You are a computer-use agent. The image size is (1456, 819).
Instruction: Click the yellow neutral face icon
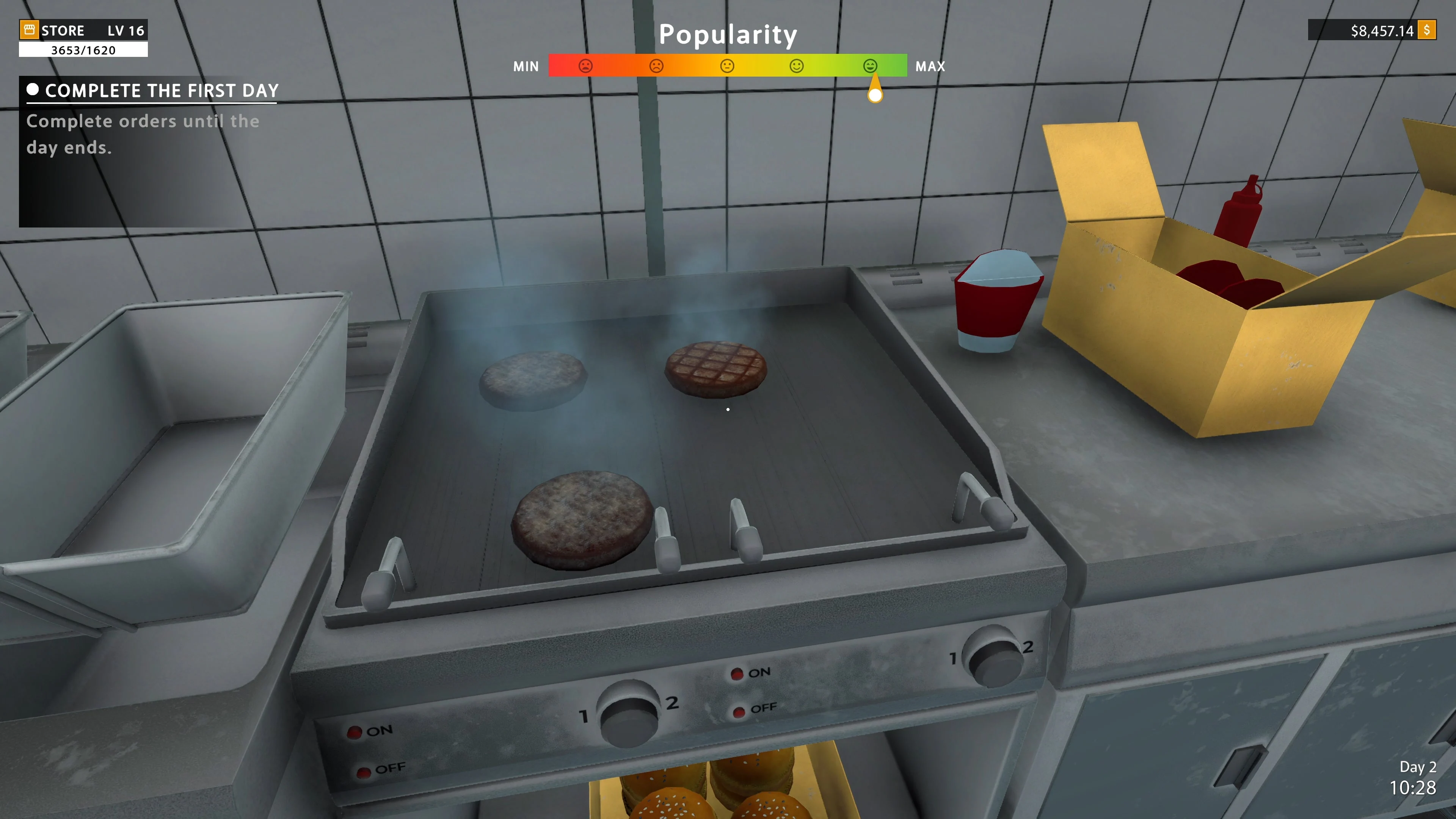tap(726, 66)
